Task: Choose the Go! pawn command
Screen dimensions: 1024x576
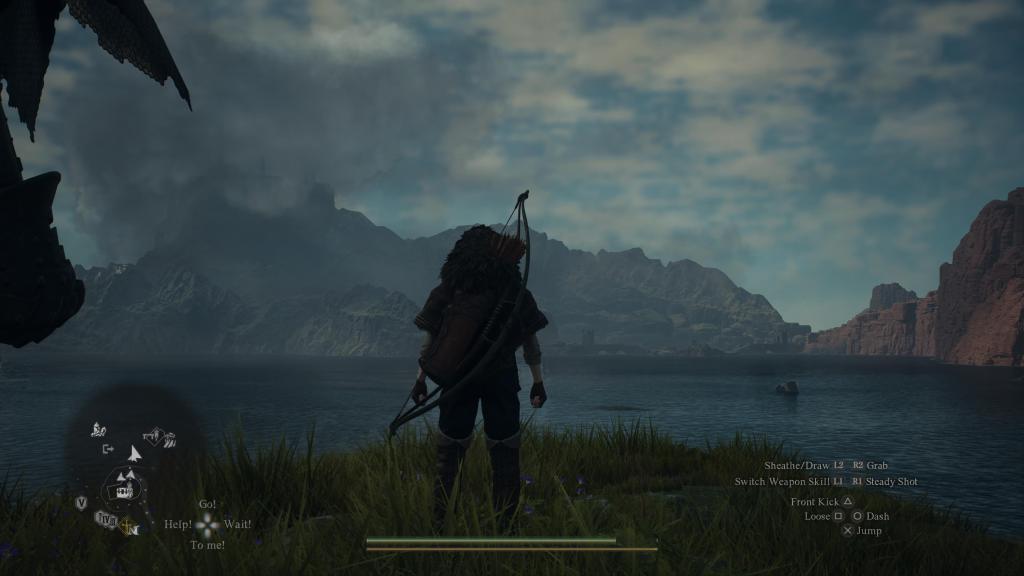Action: coord(207,504)
